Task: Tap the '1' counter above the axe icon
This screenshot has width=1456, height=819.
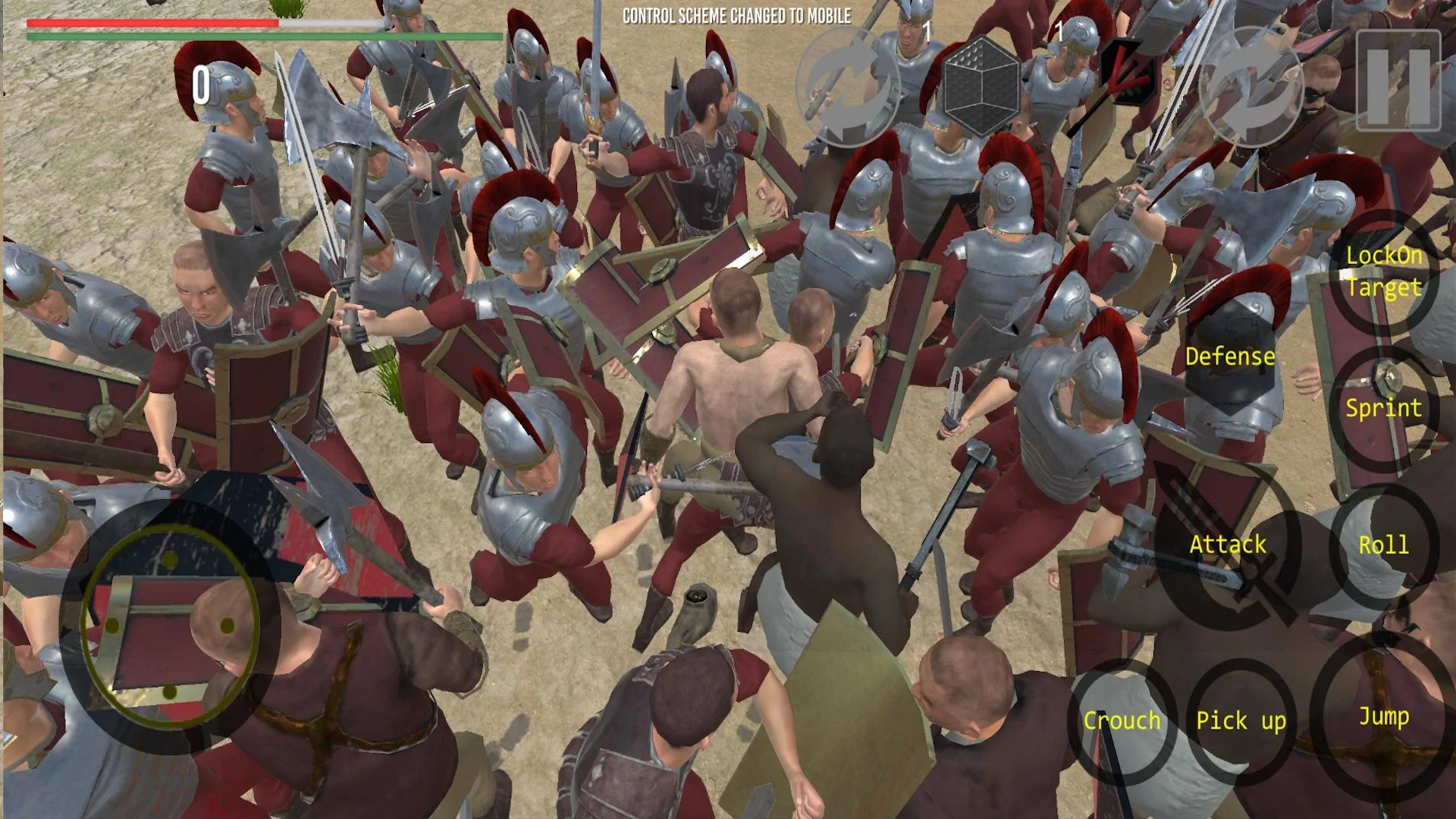Action: [927, 32]
